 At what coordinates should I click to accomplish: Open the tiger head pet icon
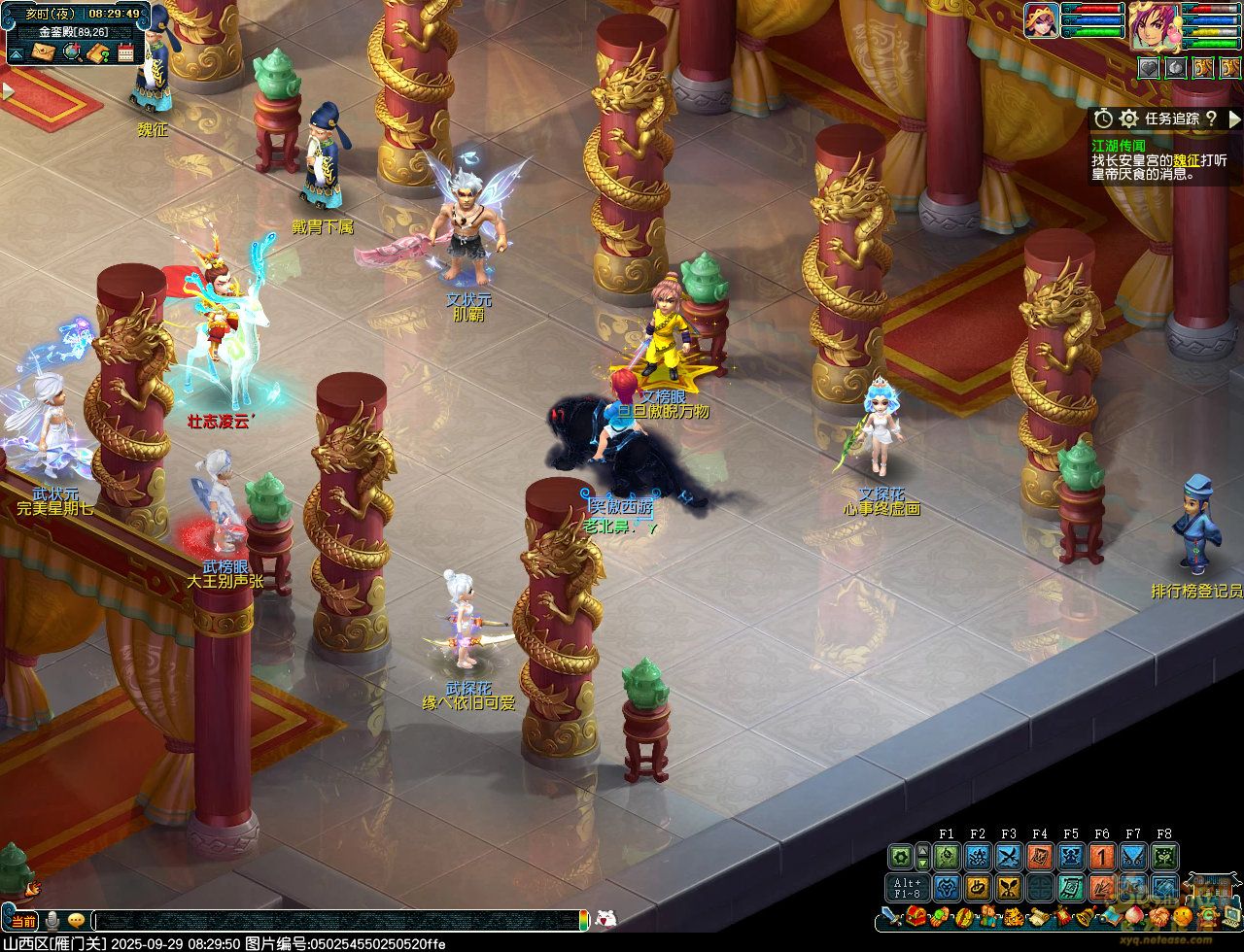pyautogui.click(x=1012, y=916)
